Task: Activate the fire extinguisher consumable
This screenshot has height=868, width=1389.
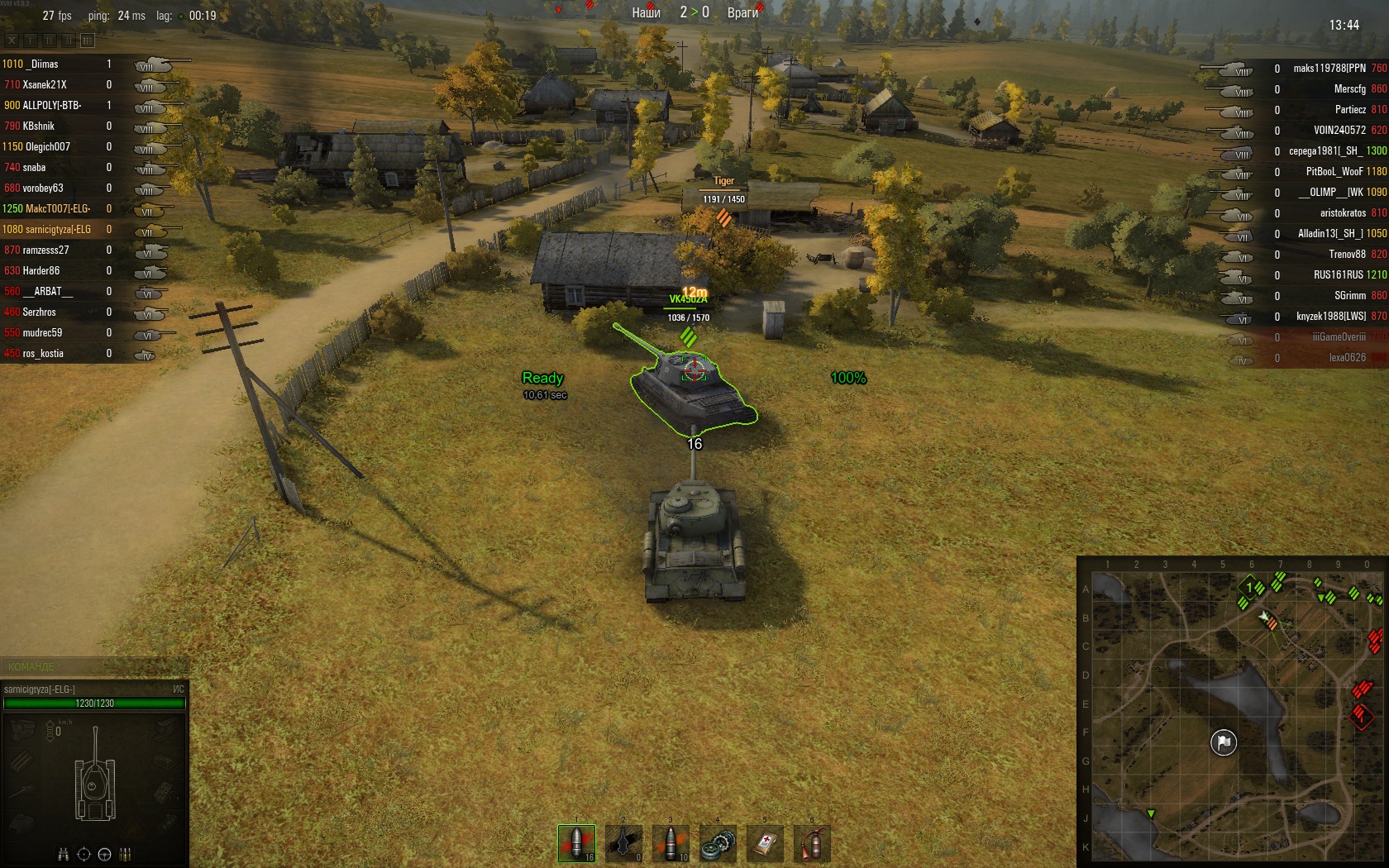Action: point(812,843)
